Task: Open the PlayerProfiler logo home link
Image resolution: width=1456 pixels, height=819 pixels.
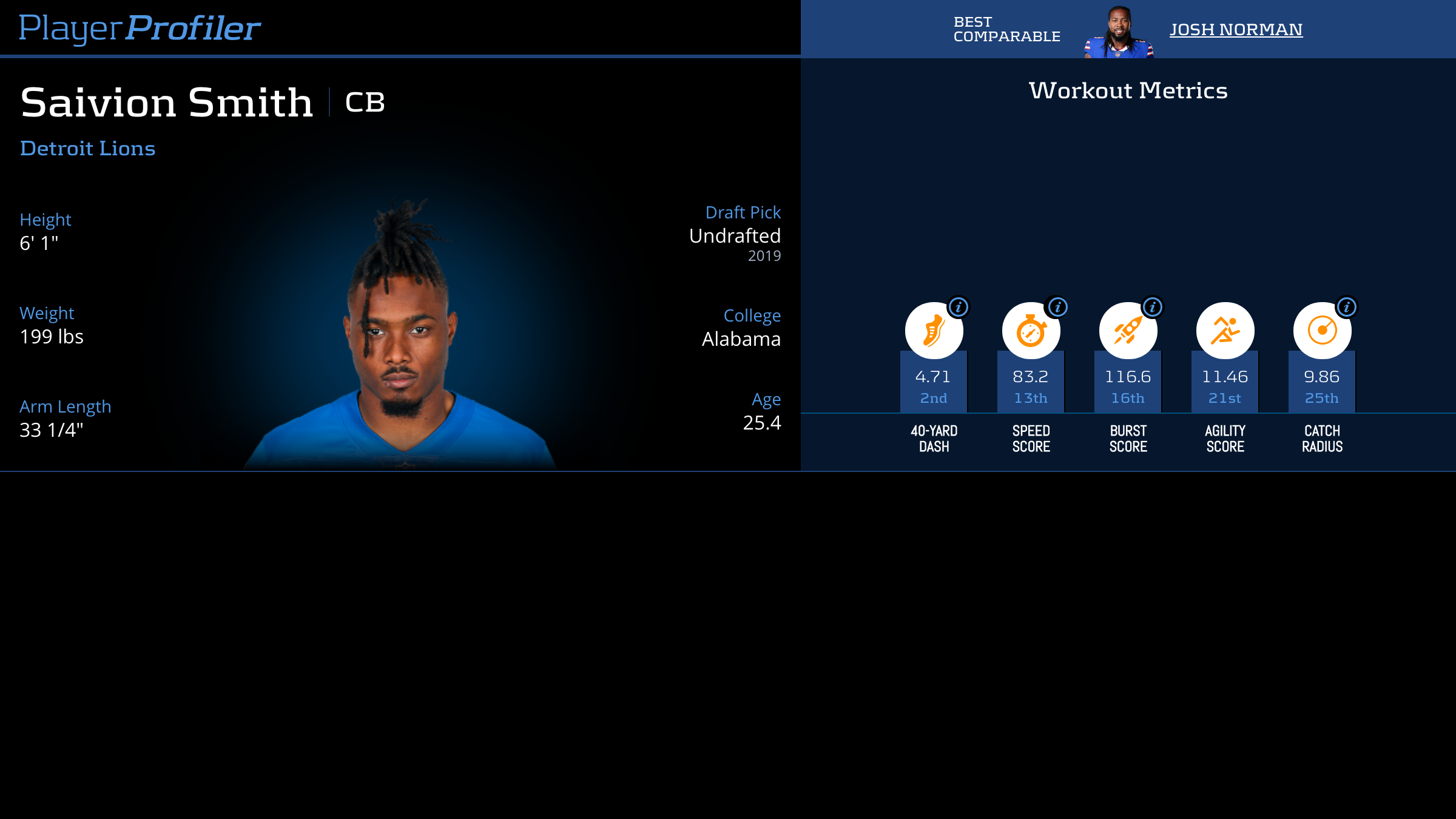Action: [x=140, y=28]
